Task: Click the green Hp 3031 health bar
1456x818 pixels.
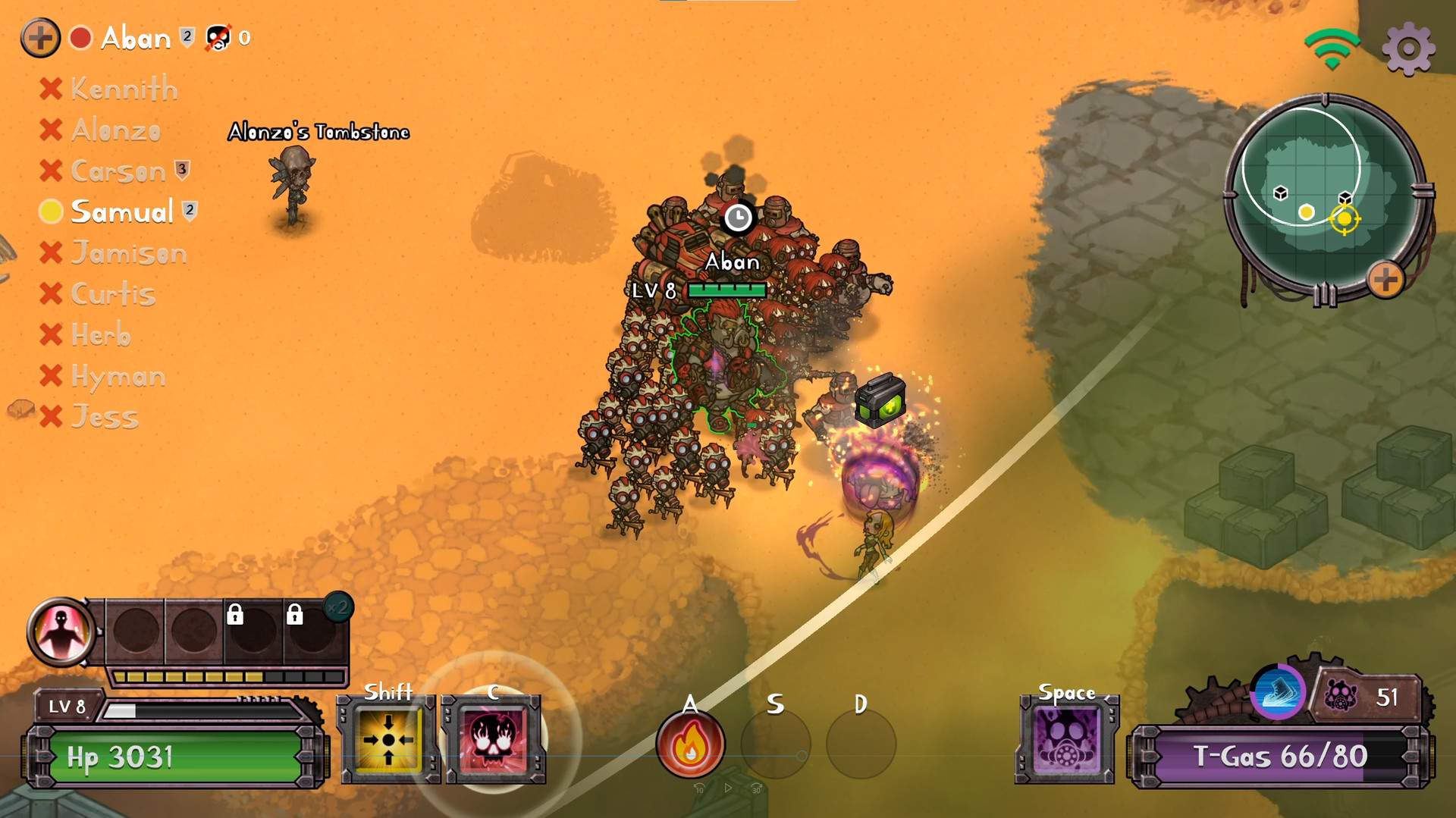Action: [171, 756]
